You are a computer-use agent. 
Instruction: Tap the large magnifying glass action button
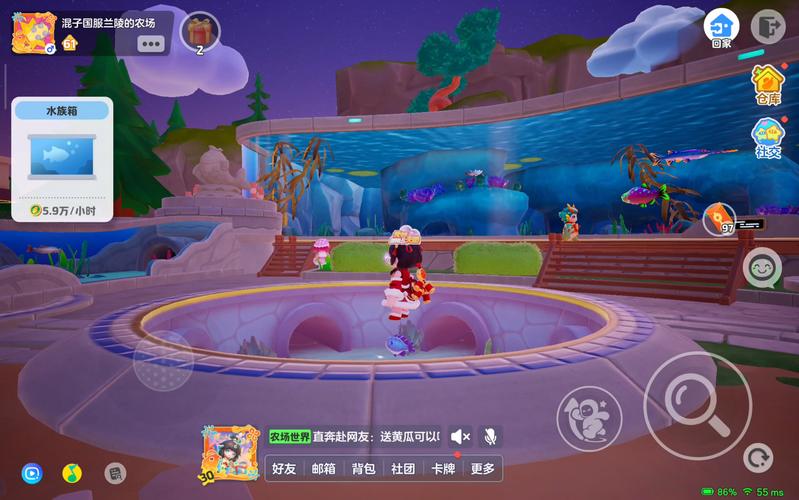coord(696,391)
